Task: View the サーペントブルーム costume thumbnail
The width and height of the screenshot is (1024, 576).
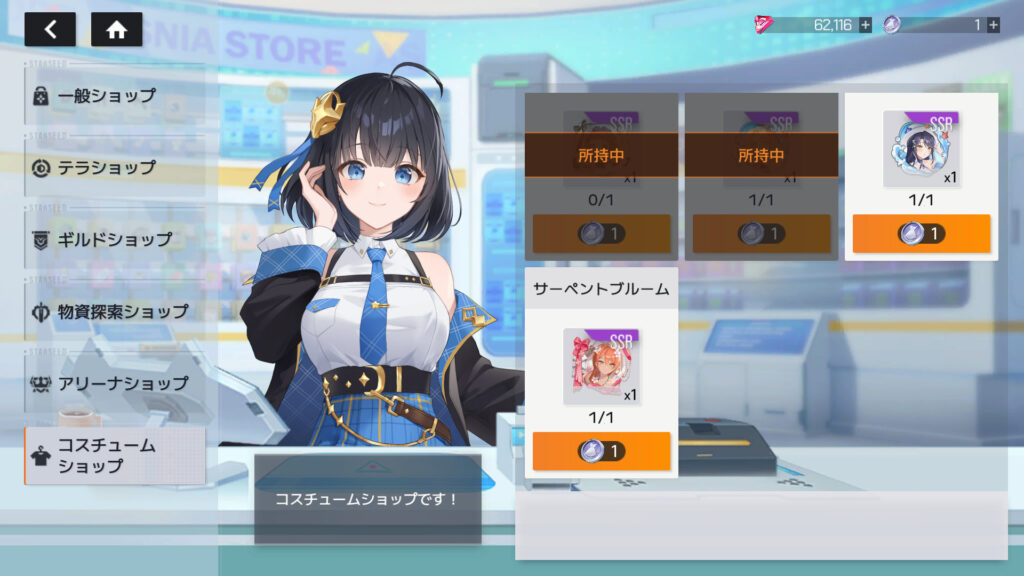Action: click(x=601, y=366)
